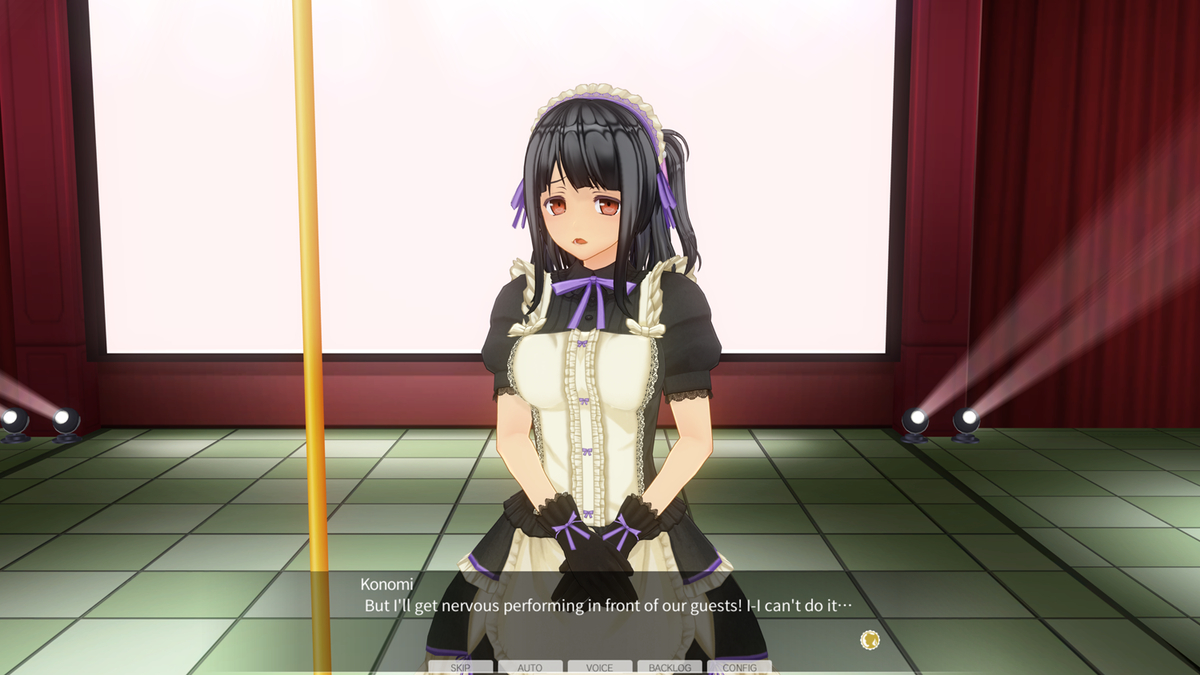Open the CONFIG settings
The height and width of the screenshot is (675, 1200).
click(x=739, y=667)
